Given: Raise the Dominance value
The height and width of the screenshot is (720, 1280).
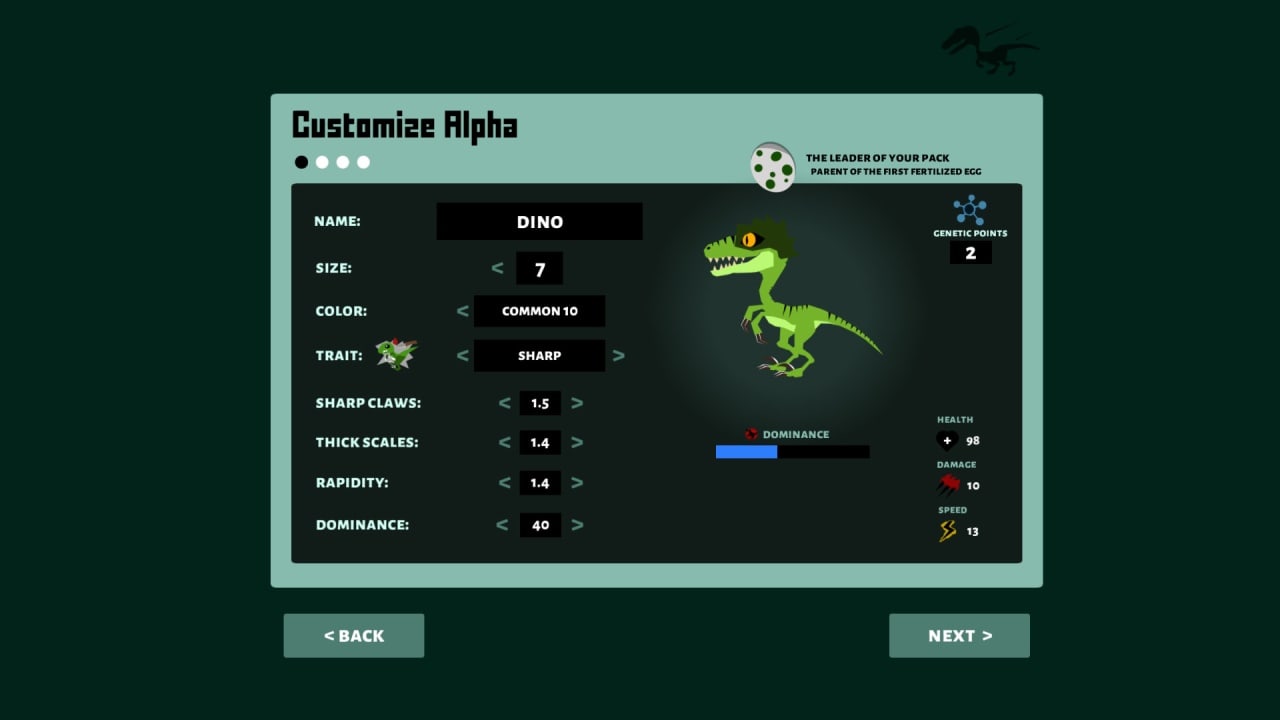Looking at the screenshot, I should click(577, 525).
